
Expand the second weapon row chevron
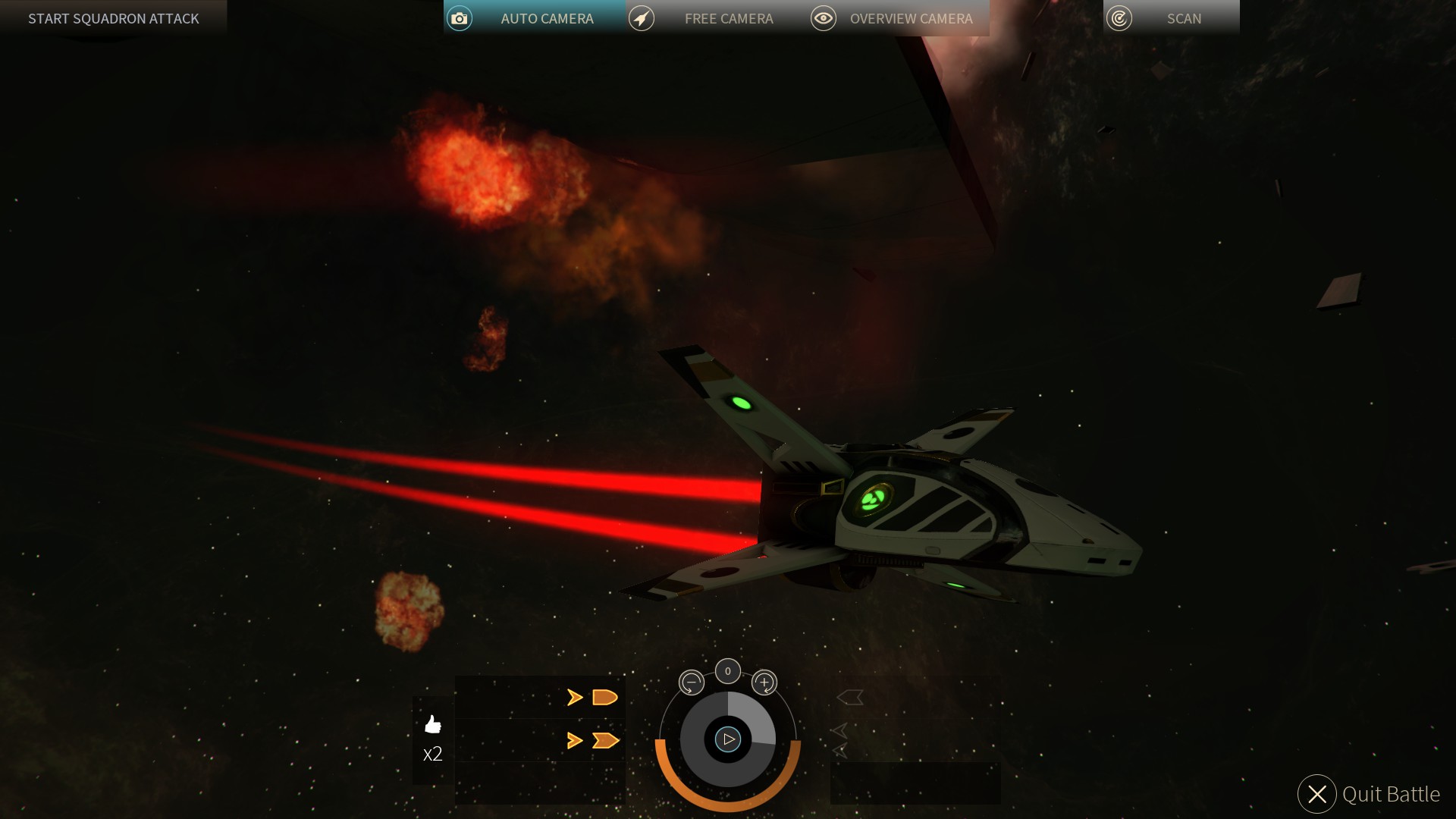[x=574, y=739]
